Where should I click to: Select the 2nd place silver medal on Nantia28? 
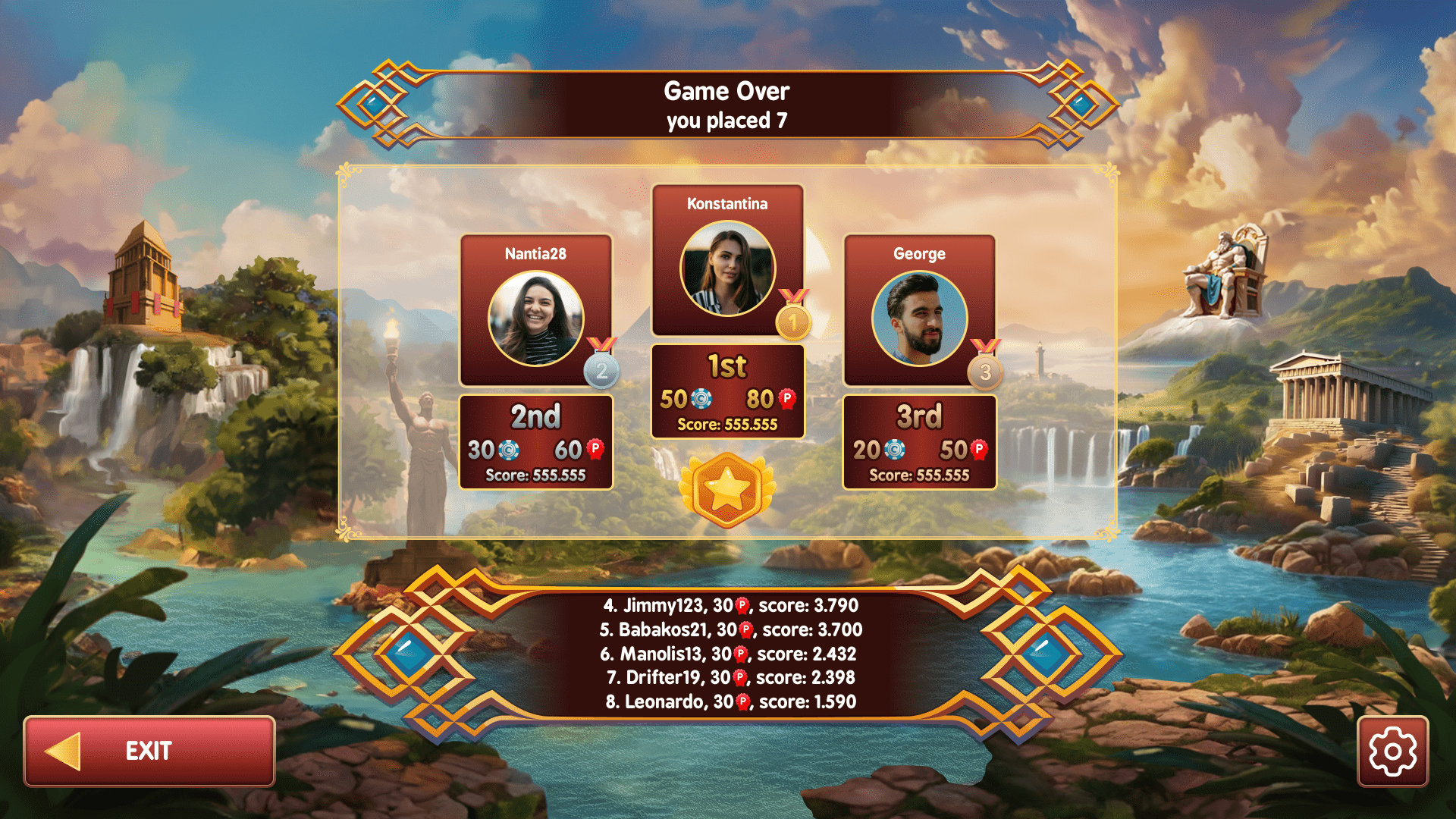(x=601, y=371)
